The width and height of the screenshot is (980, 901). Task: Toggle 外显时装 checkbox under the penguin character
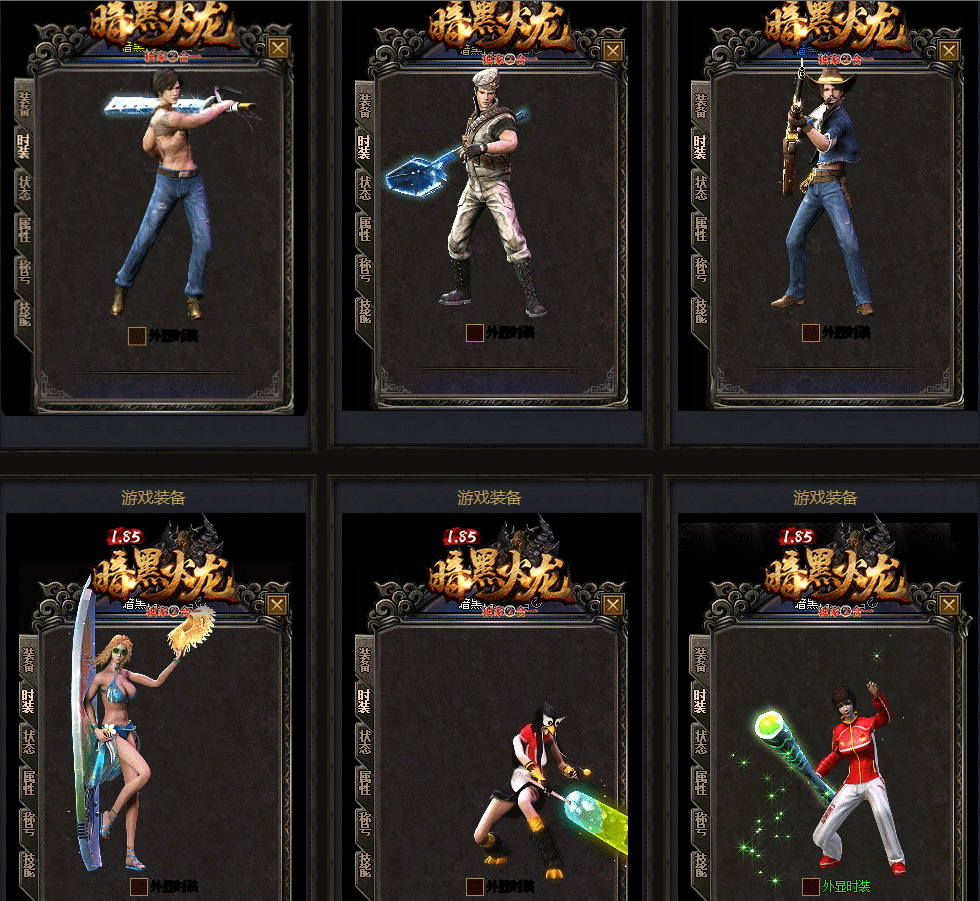[475, 887]
